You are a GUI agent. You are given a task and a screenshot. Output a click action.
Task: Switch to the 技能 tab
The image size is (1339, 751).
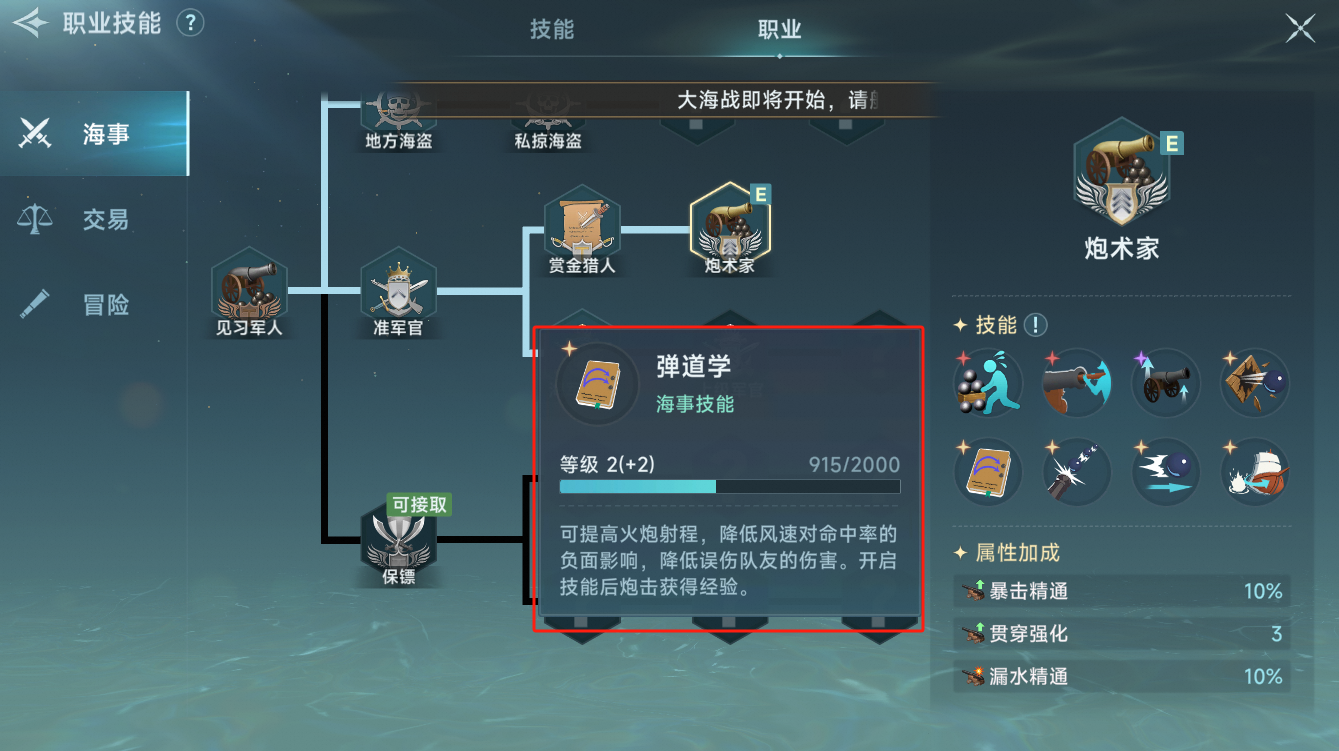tap(553, 29)
